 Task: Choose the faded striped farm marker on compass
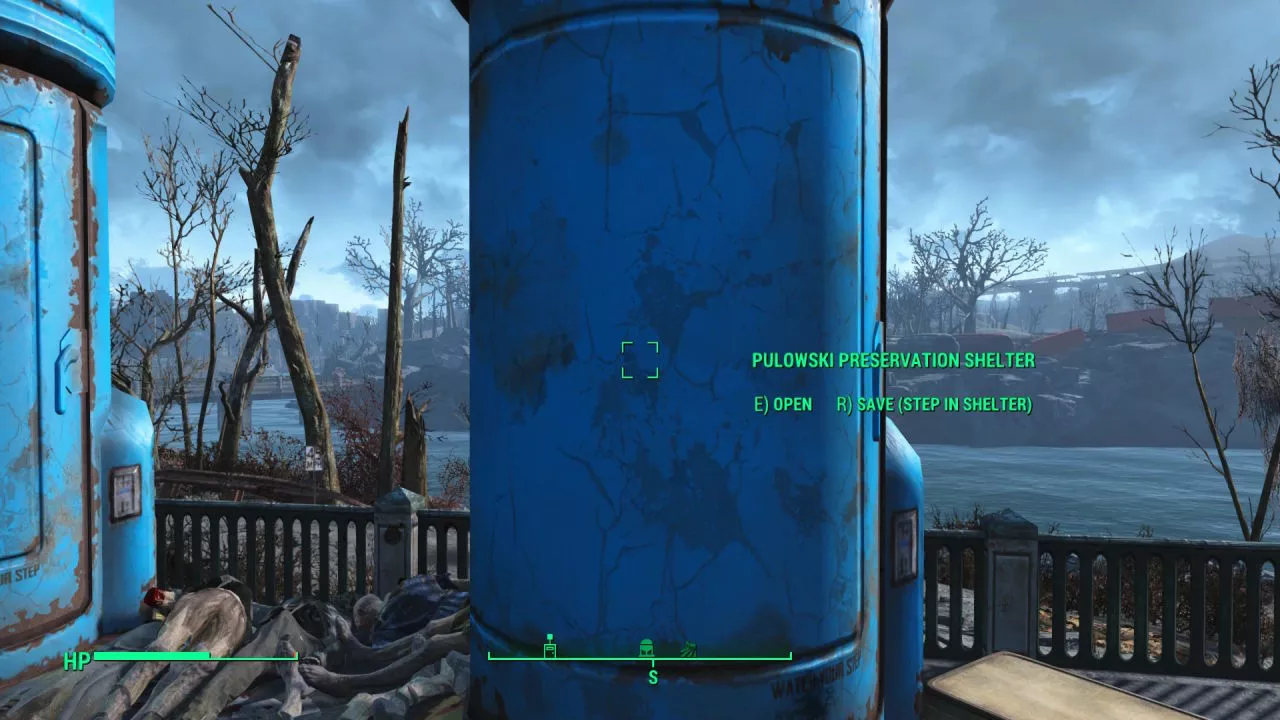(x=688, y=649)
